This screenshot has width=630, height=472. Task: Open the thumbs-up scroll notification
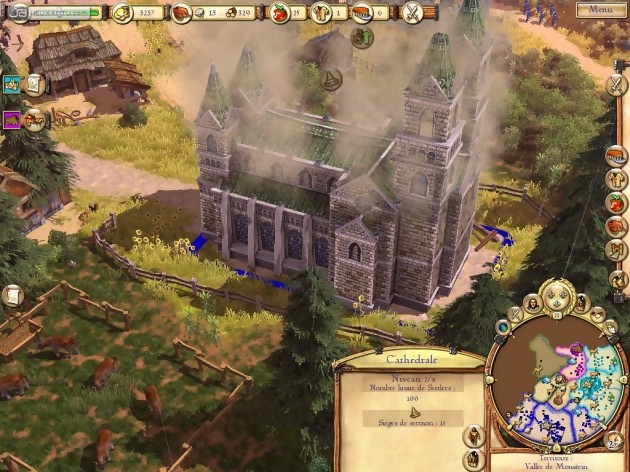click(35, 85)
